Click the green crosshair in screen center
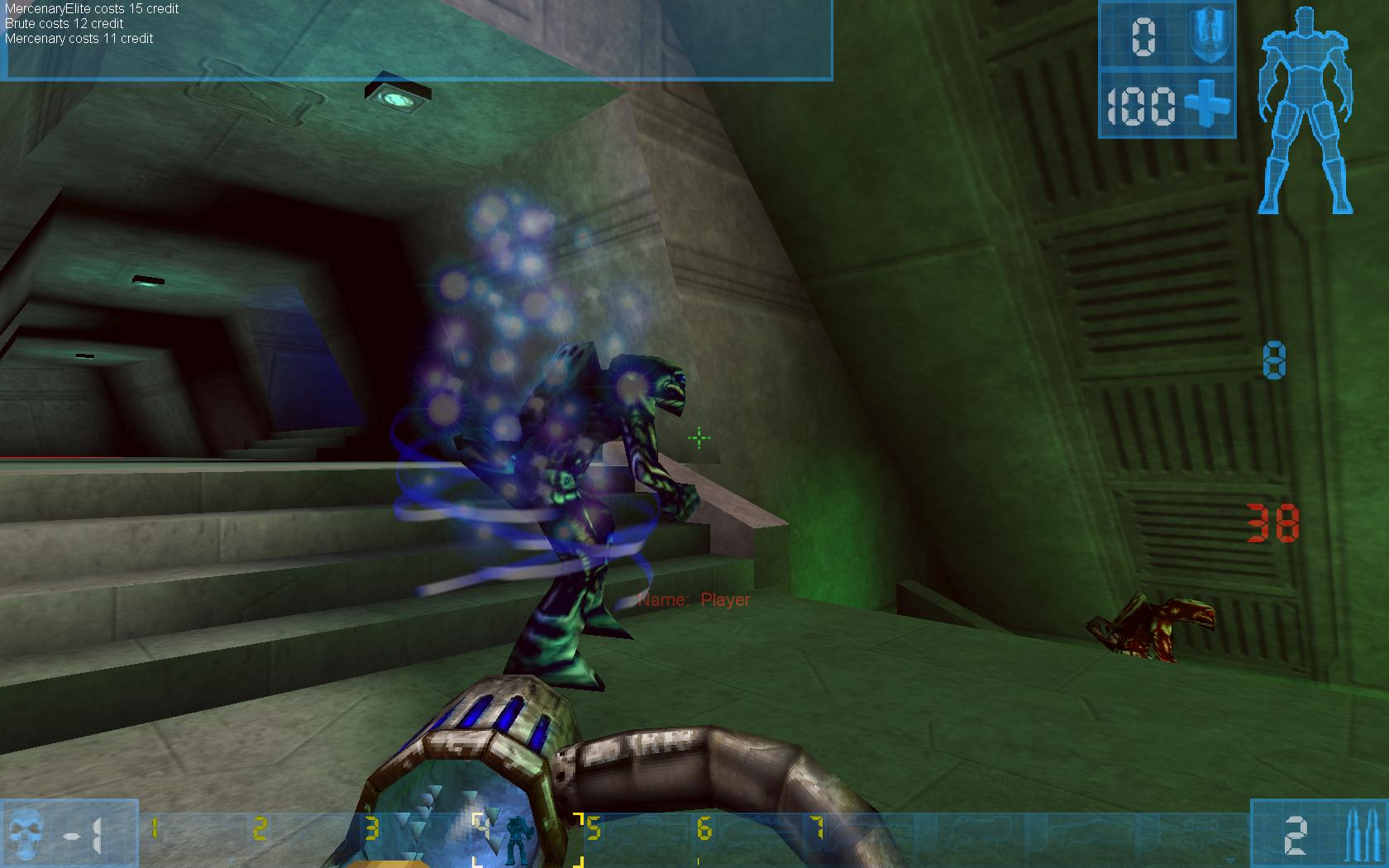This screenshot has width=1389, height=868. [699, 438]
